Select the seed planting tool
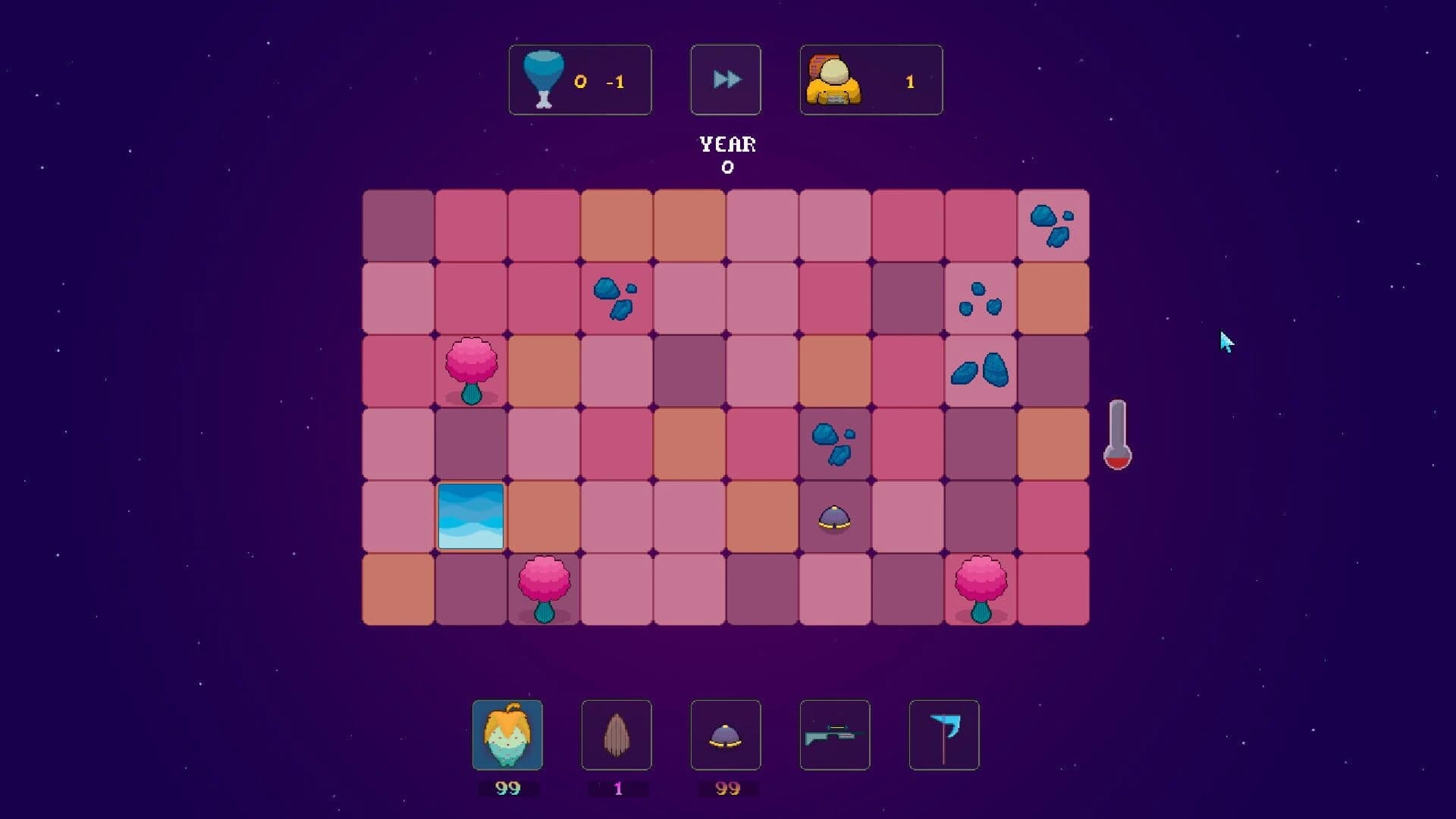Viewport: 1456px width, 819px height. (617, 735)
